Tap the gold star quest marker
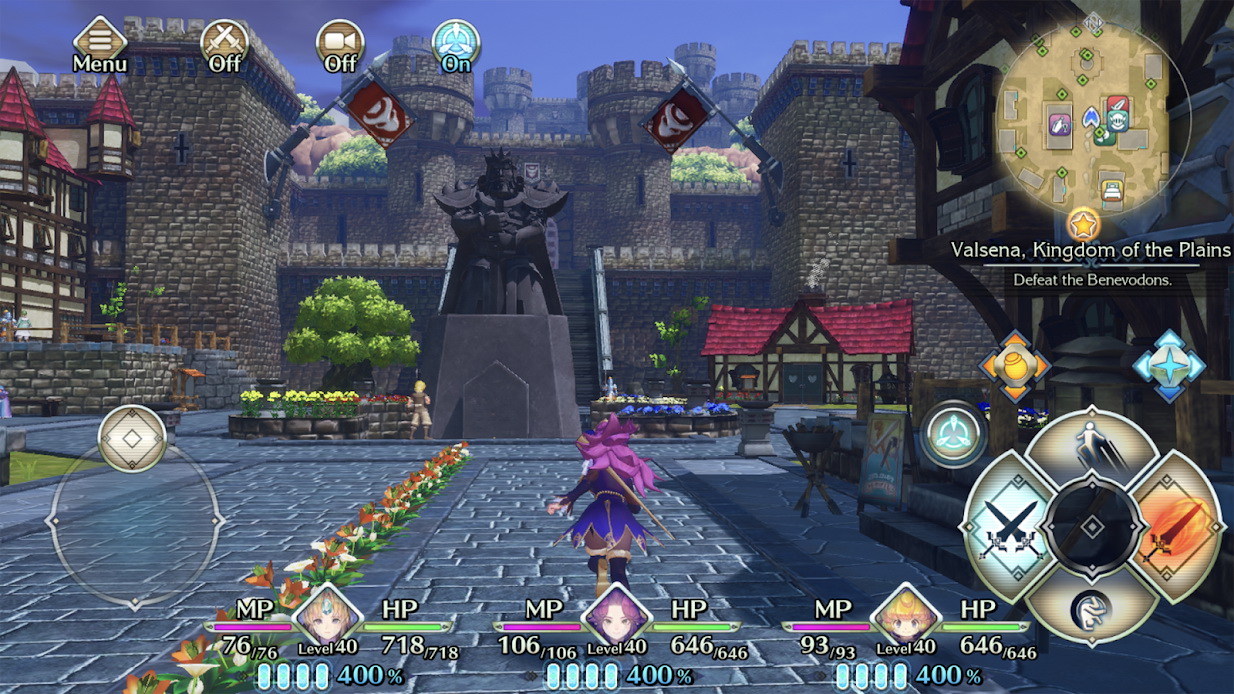The height and width of the screenshot is (694, 1234). point(1083,223)
